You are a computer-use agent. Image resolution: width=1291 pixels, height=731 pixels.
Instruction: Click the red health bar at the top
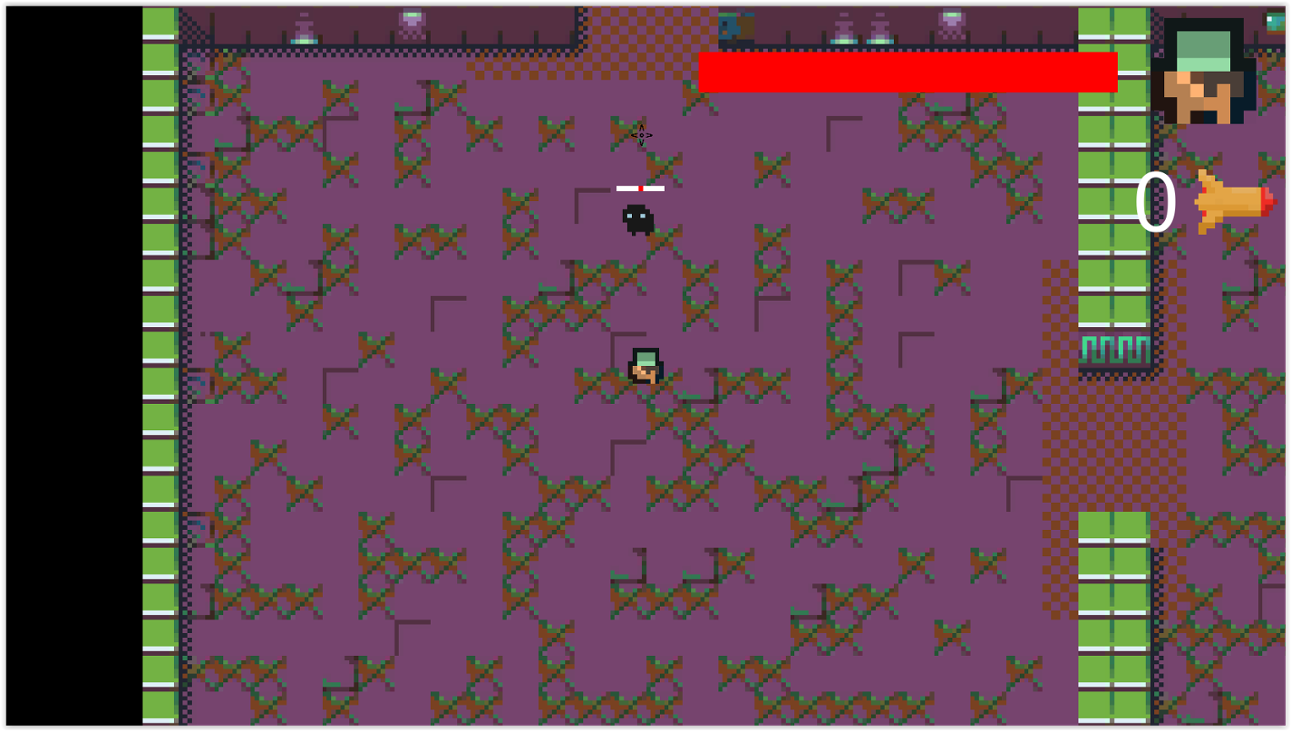coord(908,70)
